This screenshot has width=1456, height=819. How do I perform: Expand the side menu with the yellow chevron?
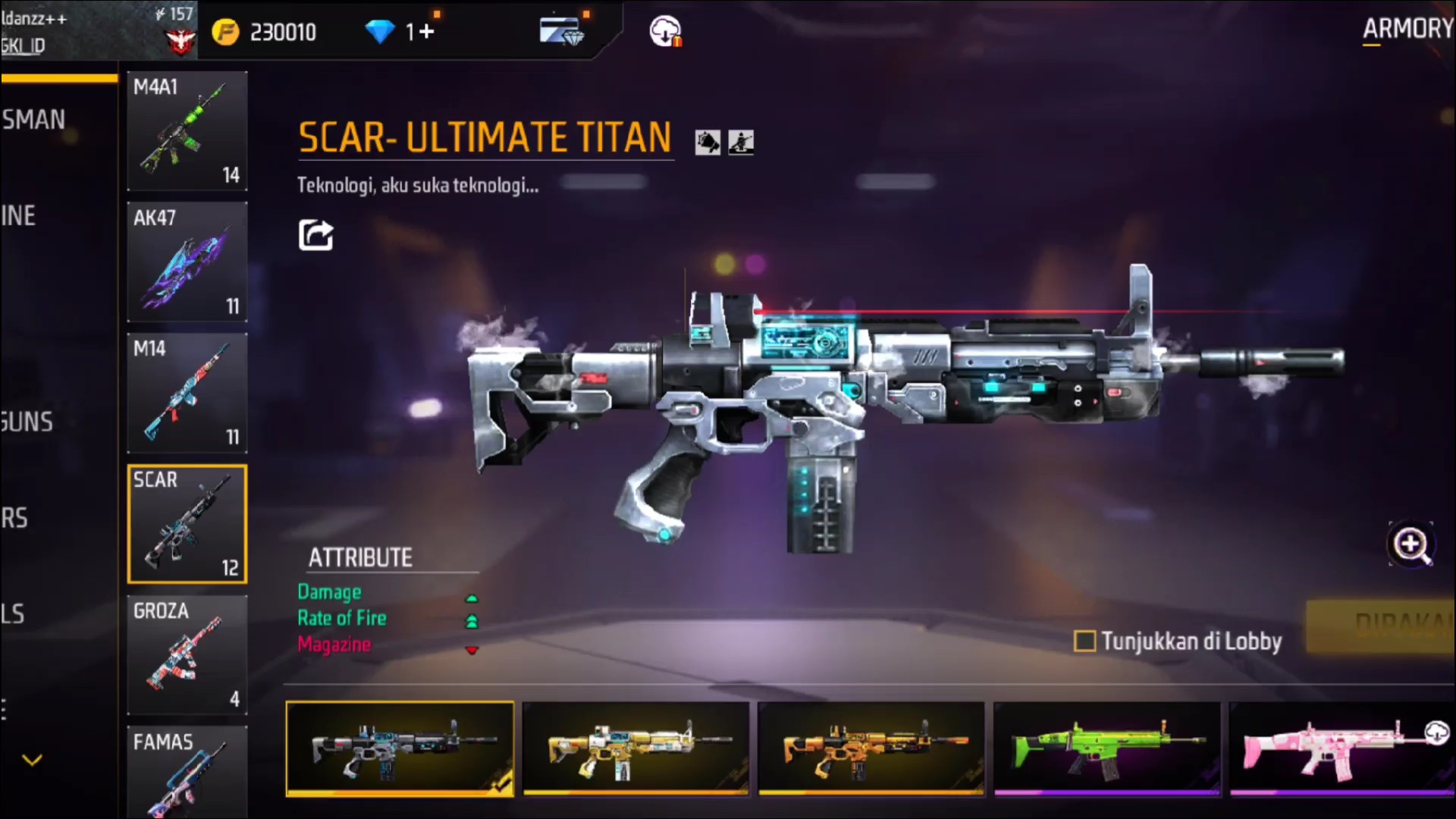(x=32, y=759)
